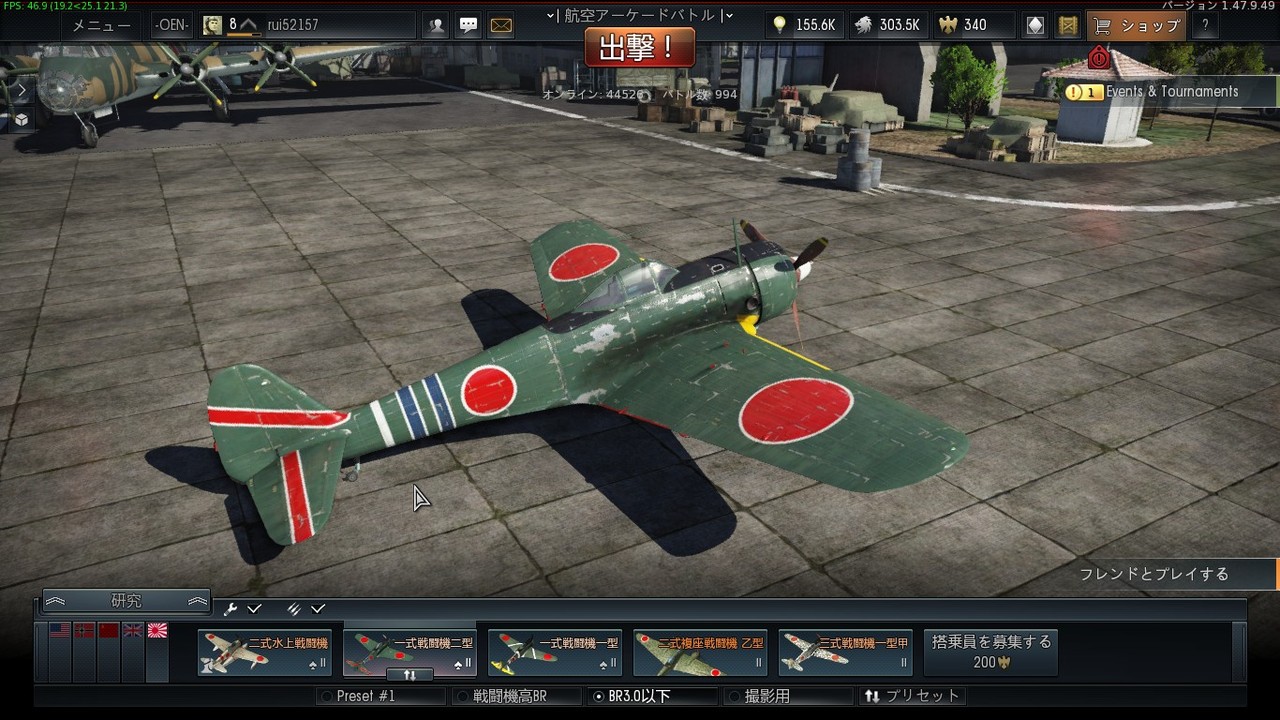1280x720 pixels.
Task: Select the 二式水上戦闘機 aircraft slot
Action: tap(265, 653)
